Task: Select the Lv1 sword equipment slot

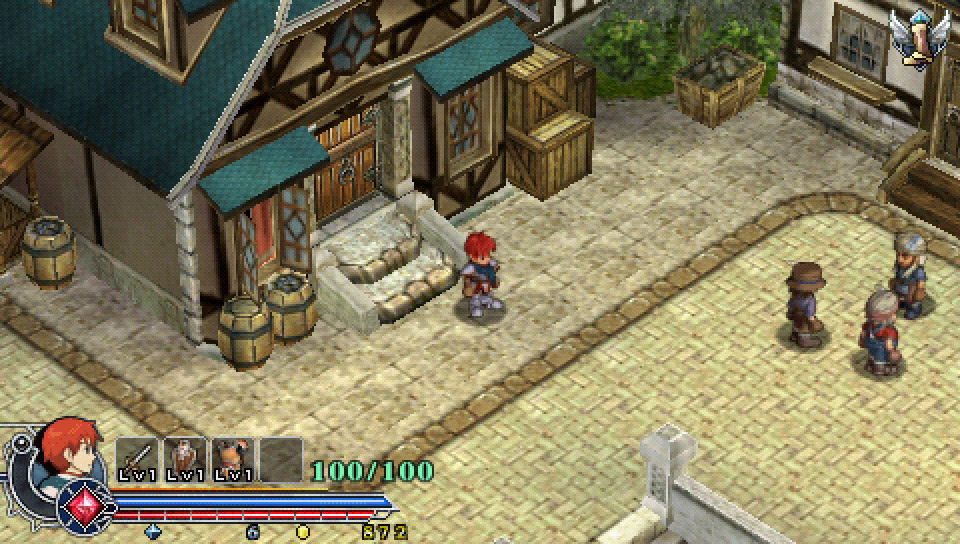Action: [x=138, y=460]
